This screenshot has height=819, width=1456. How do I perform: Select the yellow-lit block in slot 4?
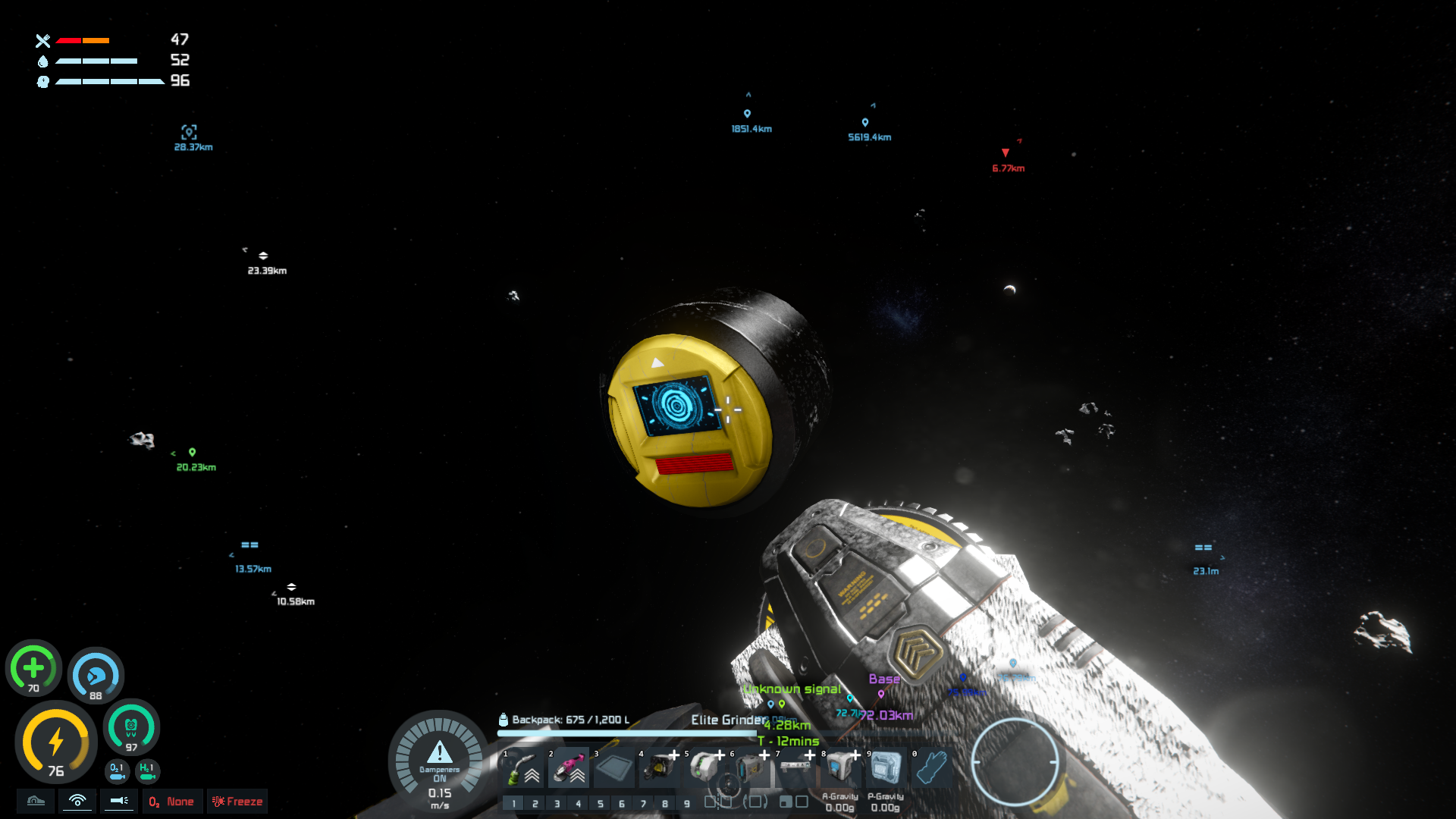[659, 768]
